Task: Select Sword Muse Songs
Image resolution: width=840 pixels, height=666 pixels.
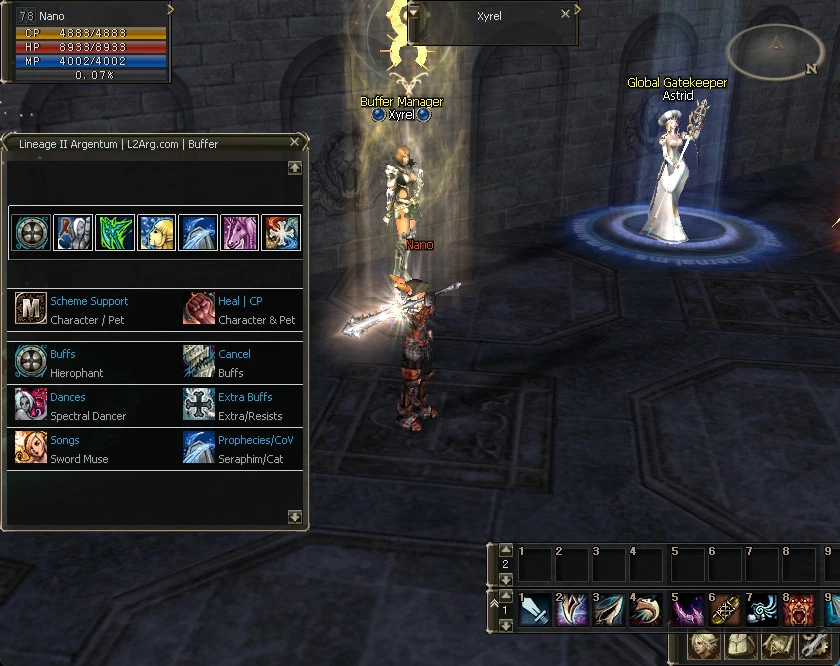Action: (64, 440)
